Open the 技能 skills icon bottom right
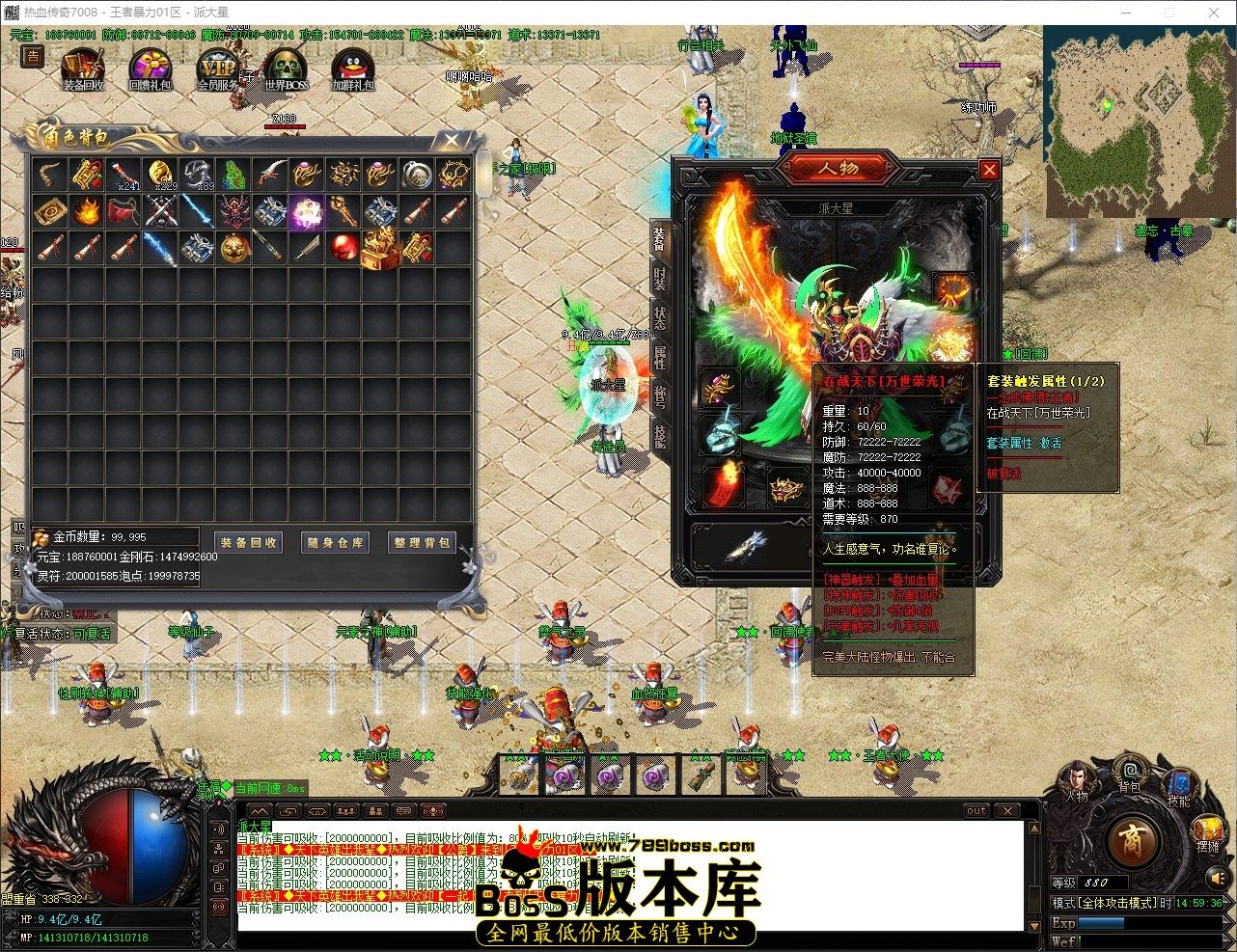Screen dimensions: 1237x952 tap(1178, 783)
